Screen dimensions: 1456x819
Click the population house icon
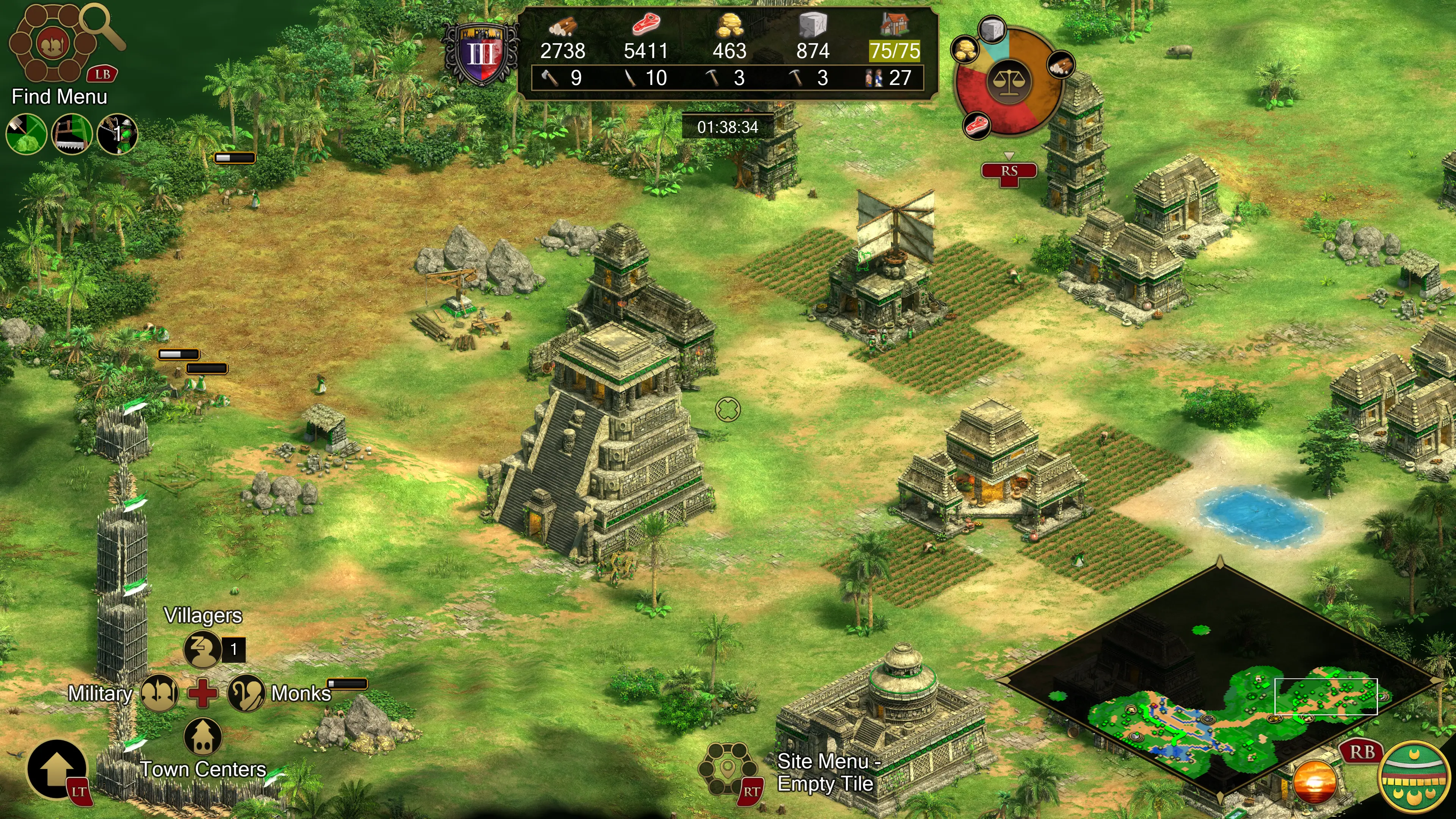[895, 24]
